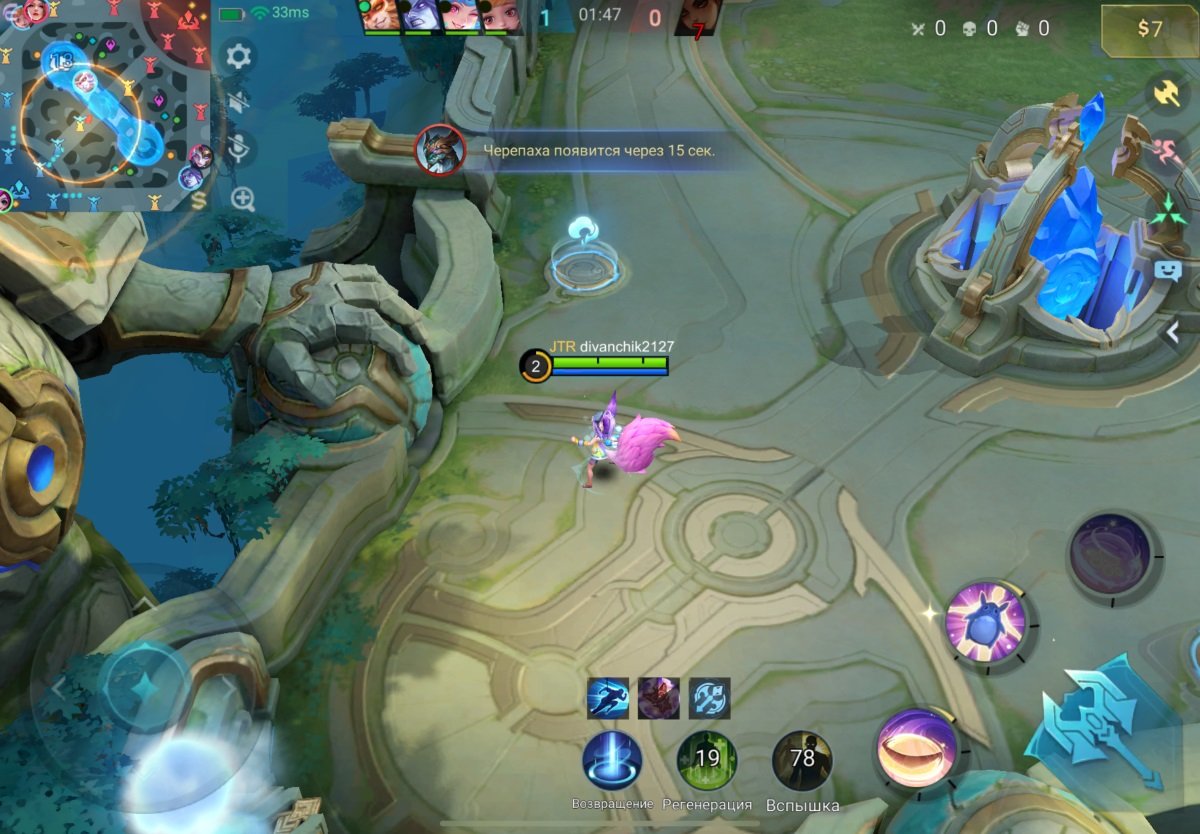Open the shop via the $7 gold button
Viewport: 1200px width, 834px height.
1149,29
